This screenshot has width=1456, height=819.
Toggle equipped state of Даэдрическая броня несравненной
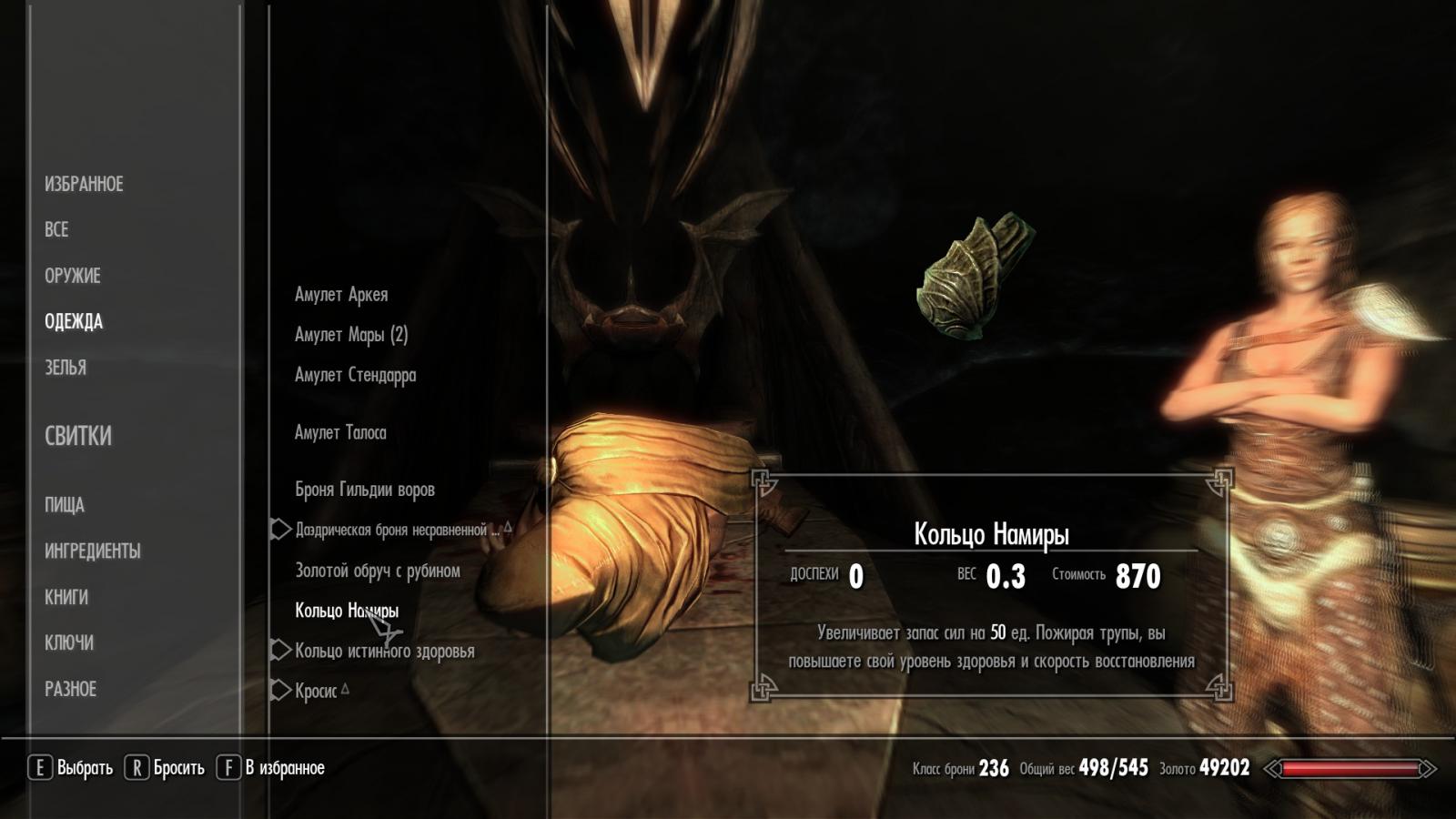coord(279,526)
